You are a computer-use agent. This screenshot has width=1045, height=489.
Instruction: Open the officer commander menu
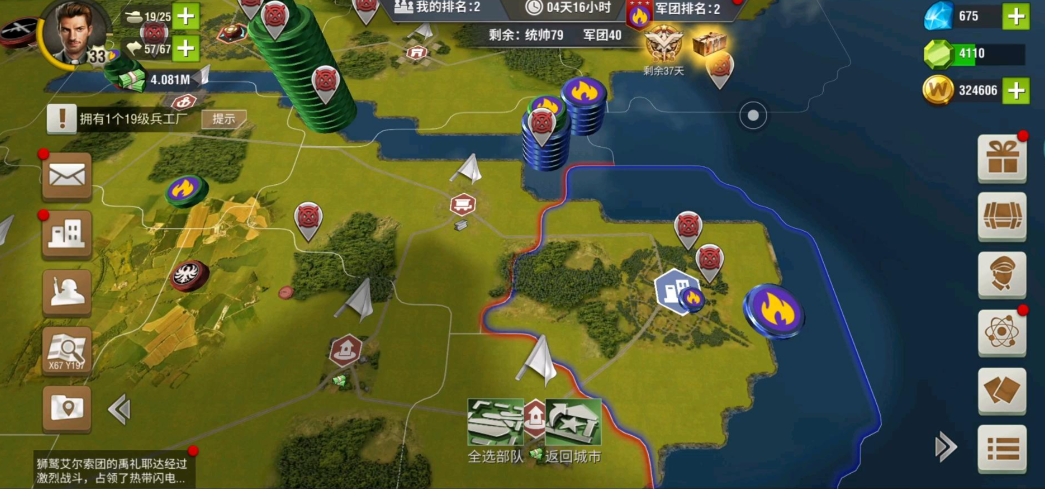pos(1001,275)
